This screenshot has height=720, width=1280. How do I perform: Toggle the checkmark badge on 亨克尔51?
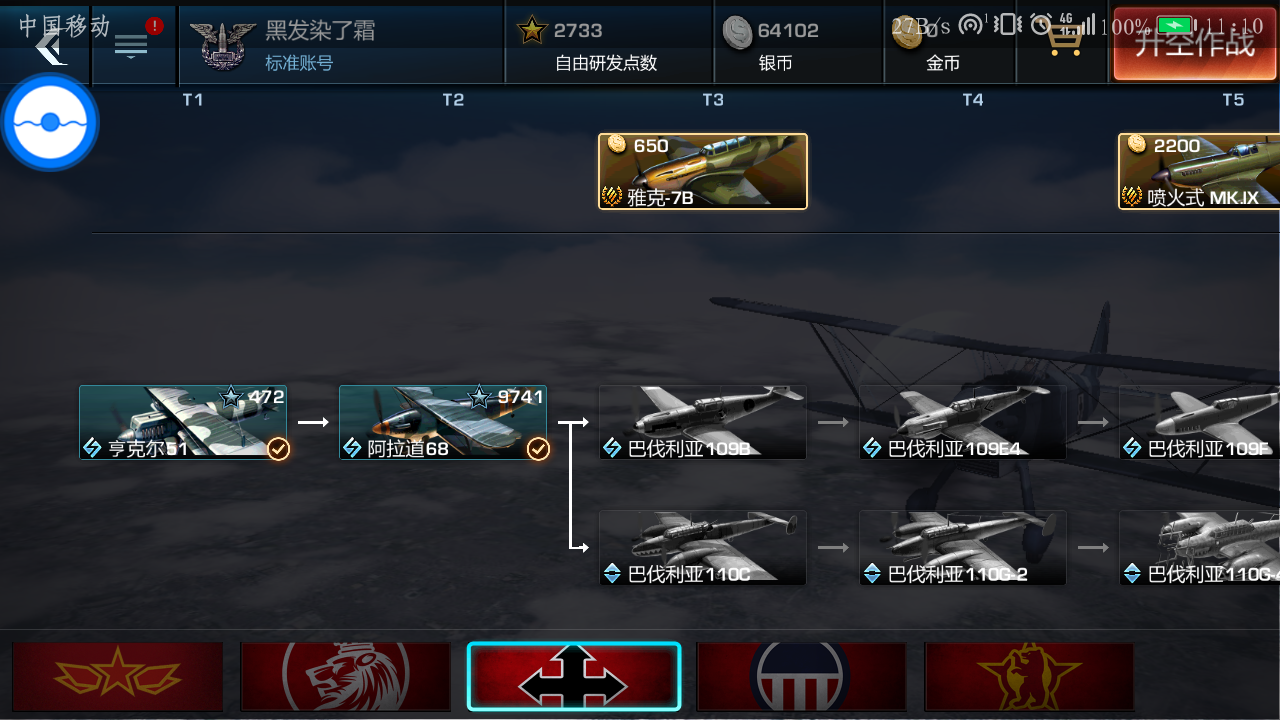coord(276,450)
